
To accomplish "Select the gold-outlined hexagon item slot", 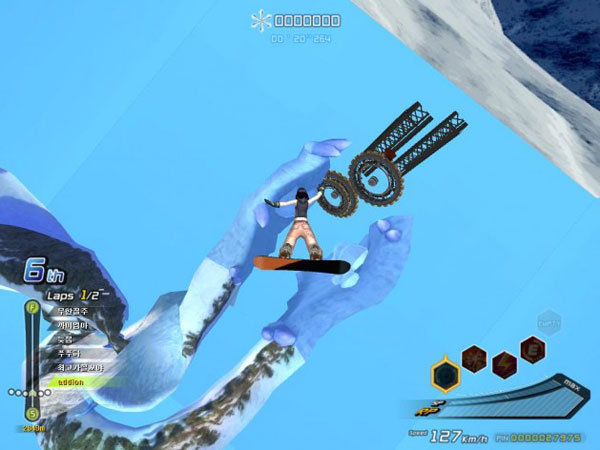I will [446, 374].
